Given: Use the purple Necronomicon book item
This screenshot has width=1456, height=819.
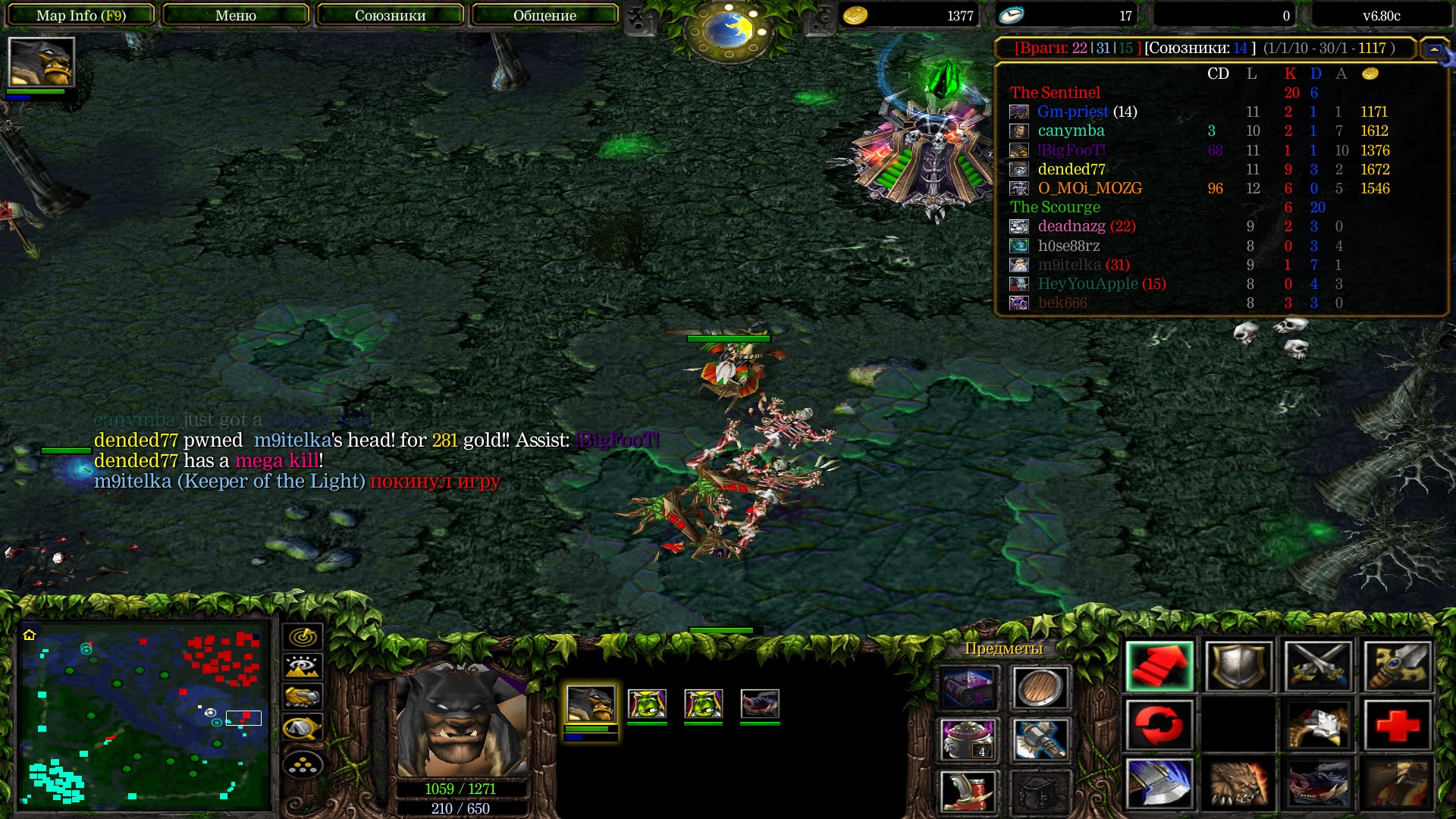Looking at the screenshot, I should point(968,687).
